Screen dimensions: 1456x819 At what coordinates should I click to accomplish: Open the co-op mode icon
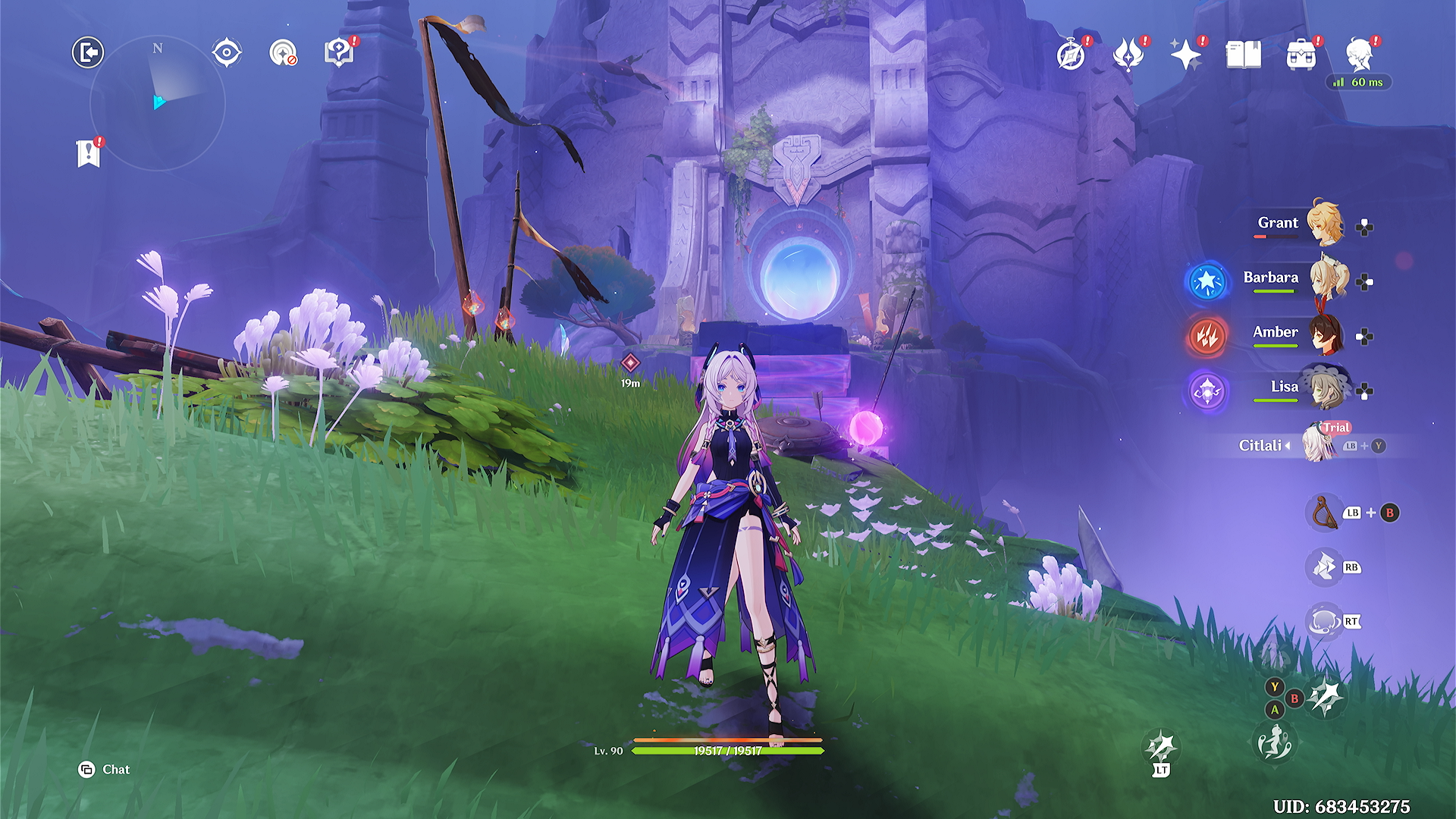tap(283, 53)
